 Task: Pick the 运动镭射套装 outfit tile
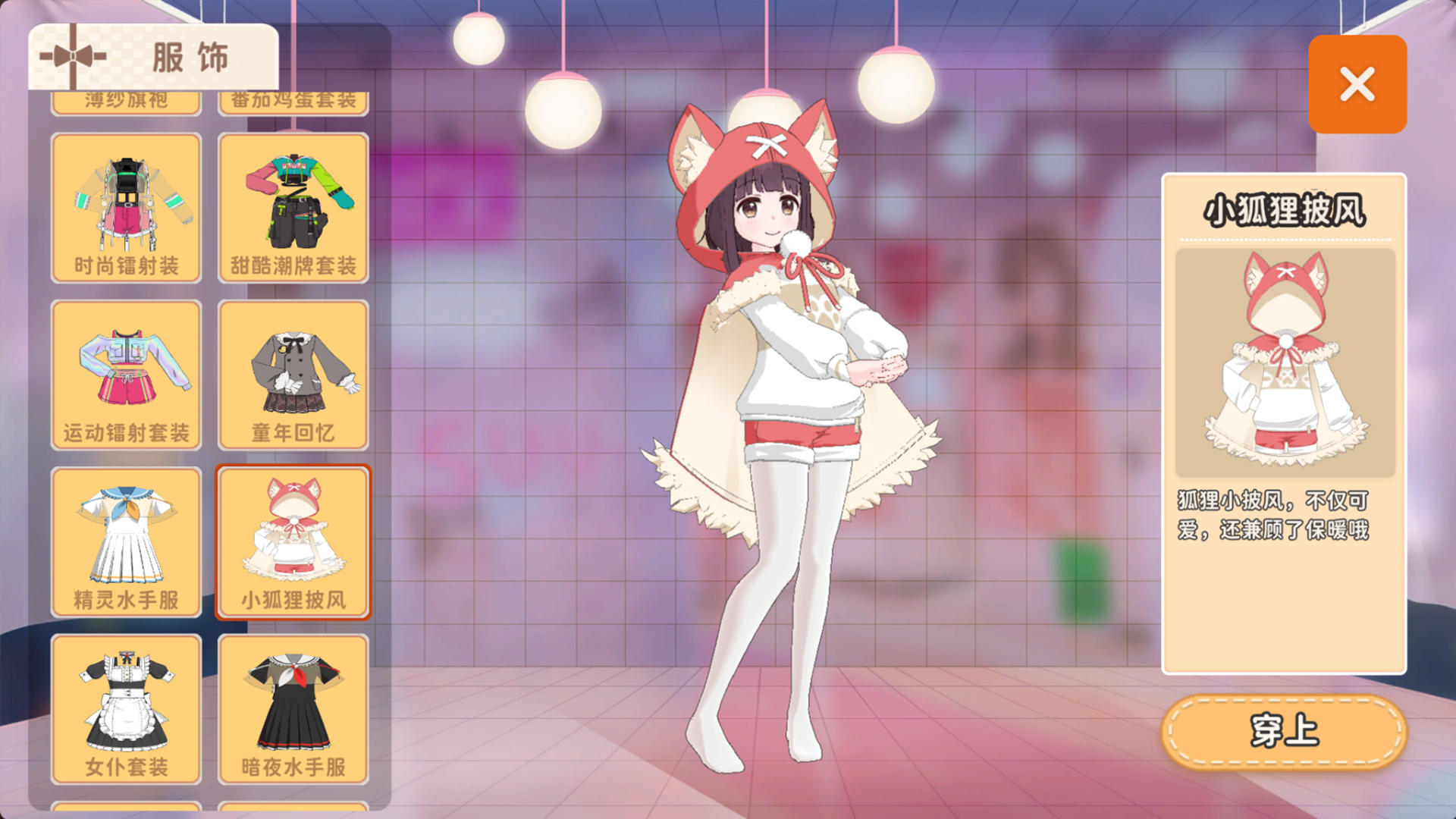tap(126, 375)
